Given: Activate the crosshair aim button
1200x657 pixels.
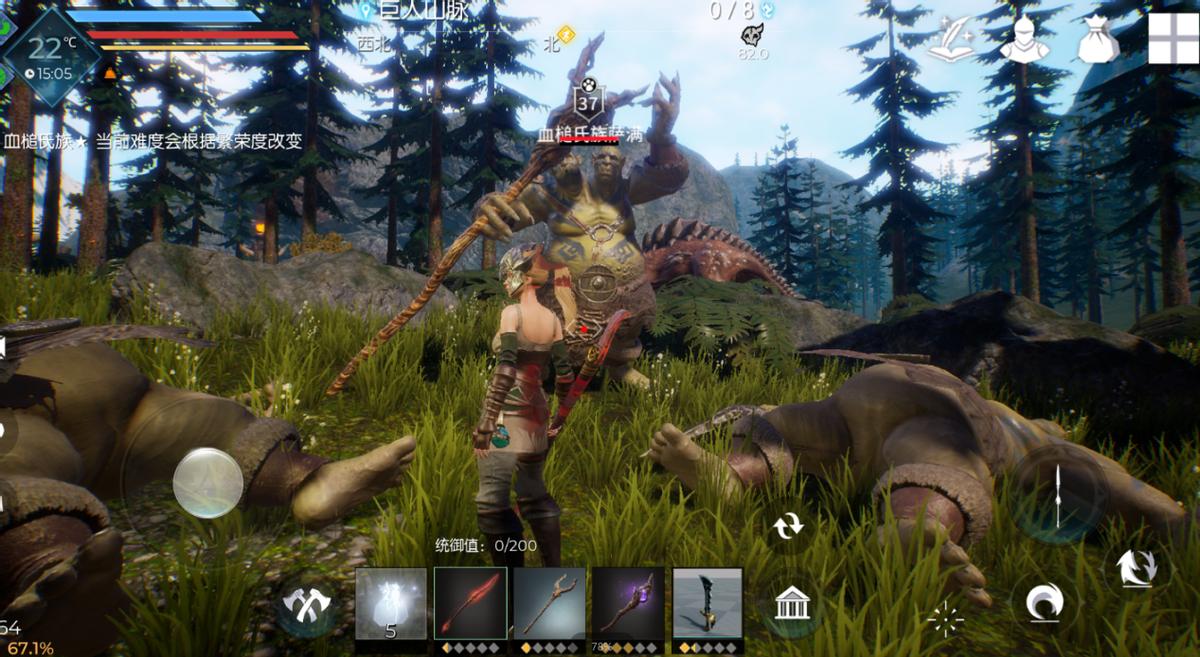Looking at the screenshot, I should [945, 620].
